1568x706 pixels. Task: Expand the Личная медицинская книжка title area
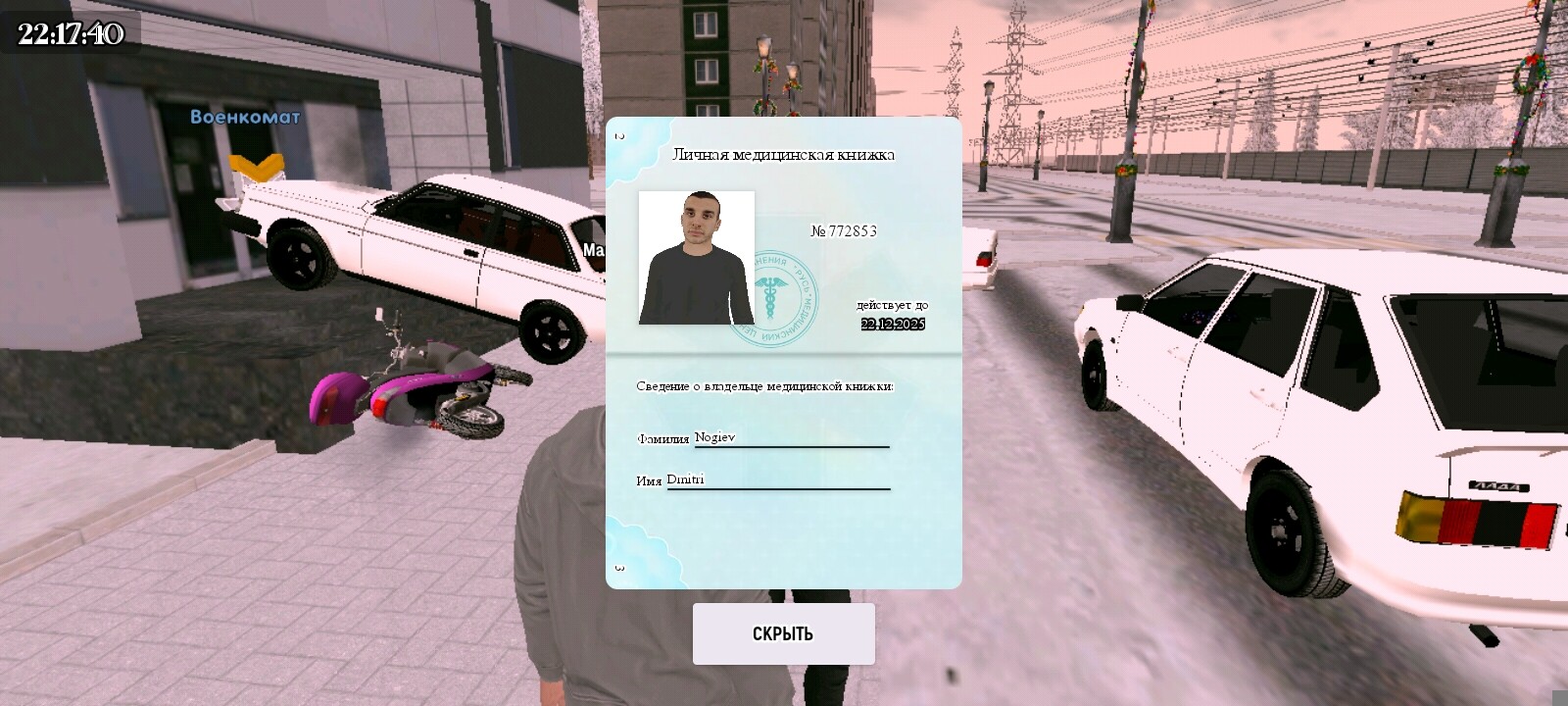click(x=784, y=154)
